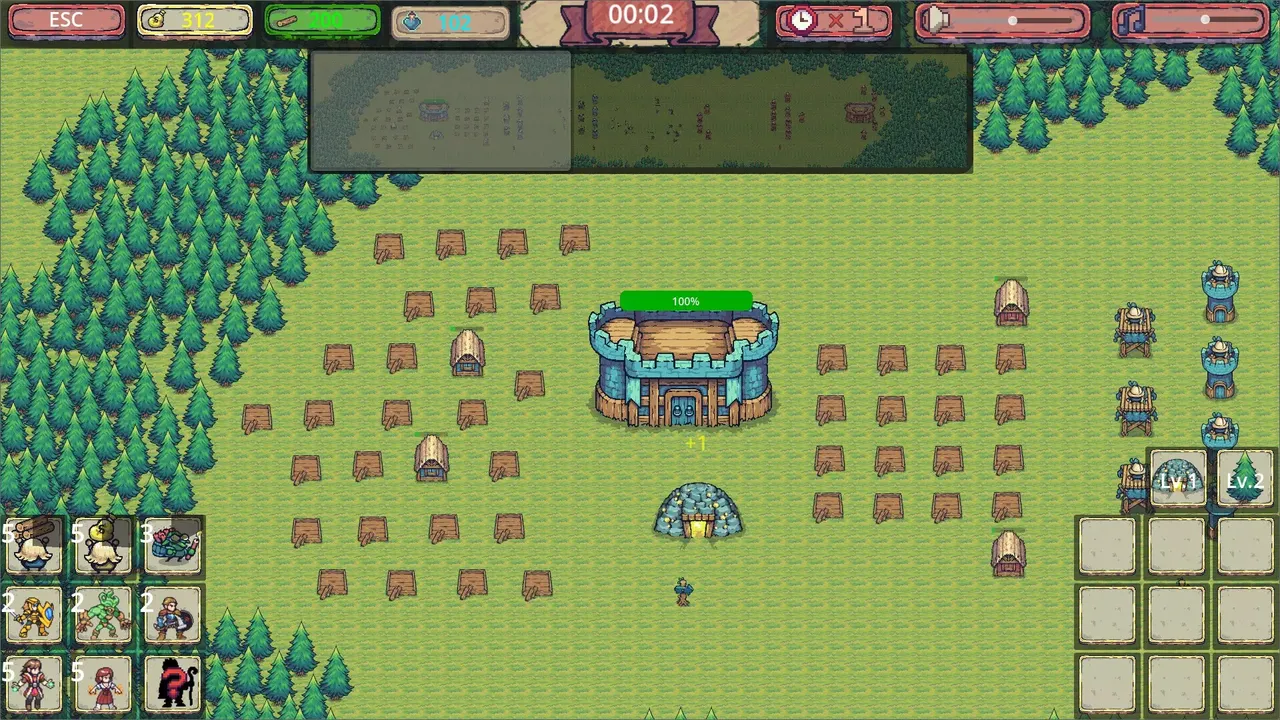
Task: Click the minimap at the top
Action: coord(640,112)
